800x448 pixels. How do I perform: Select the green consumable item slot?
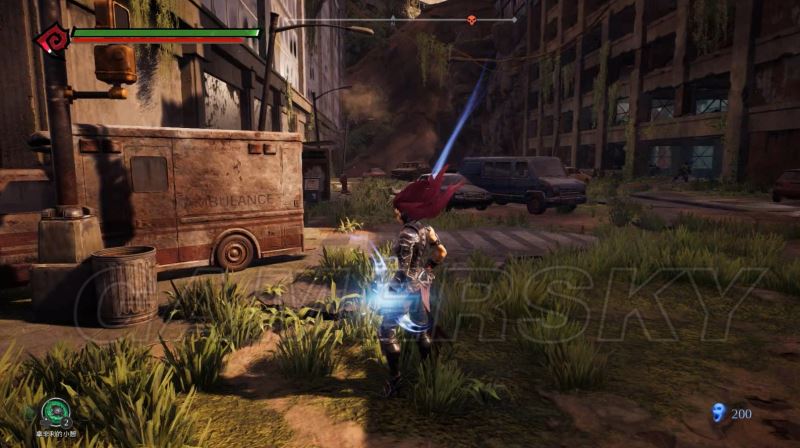[55, 410]
